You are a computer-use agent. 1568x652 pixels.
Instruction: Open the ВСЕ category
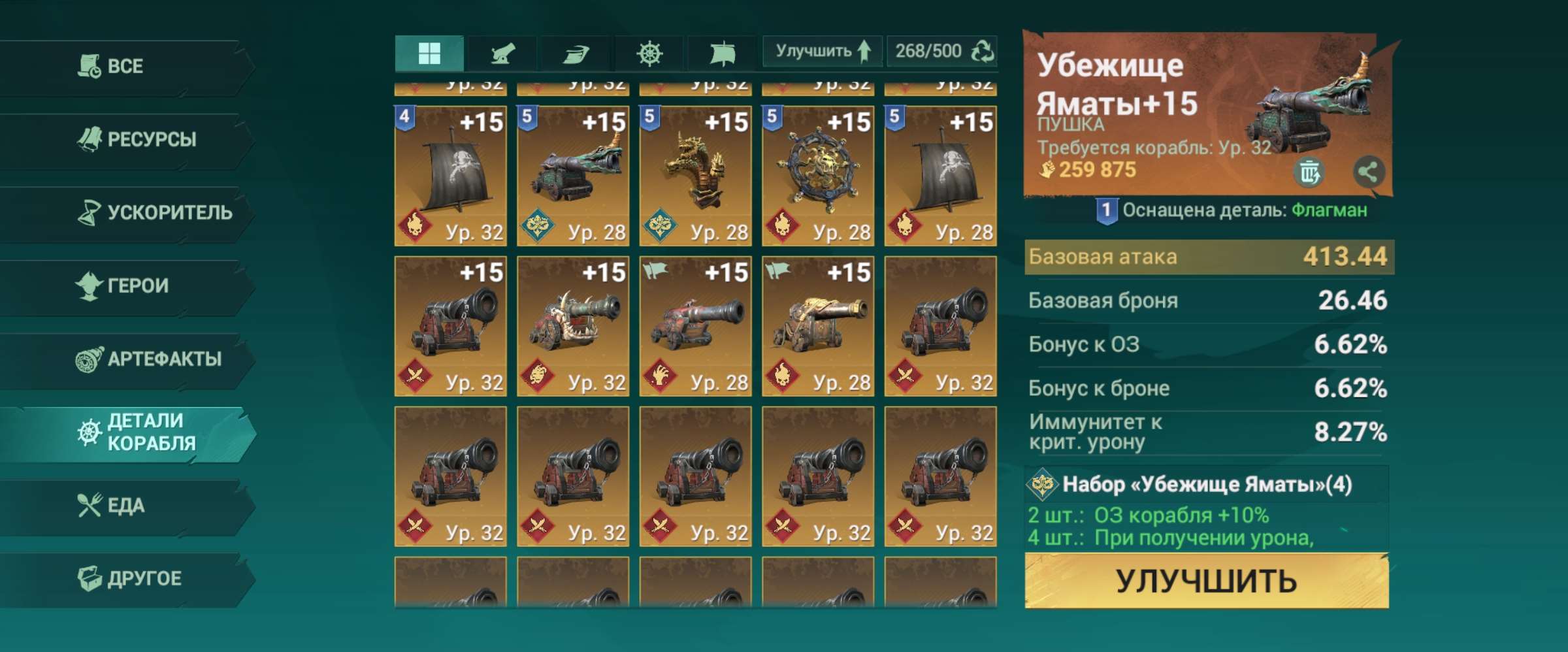click(x=124, y=67)
